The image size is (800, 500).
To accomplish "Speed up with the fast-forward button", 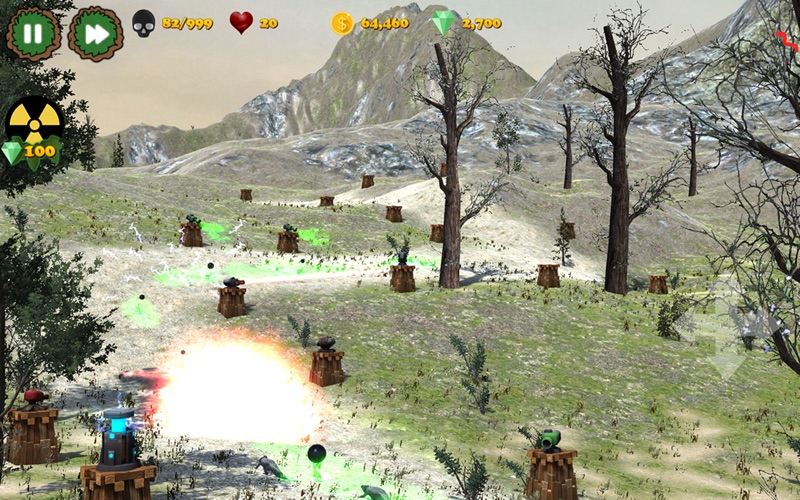I will 95,34.
